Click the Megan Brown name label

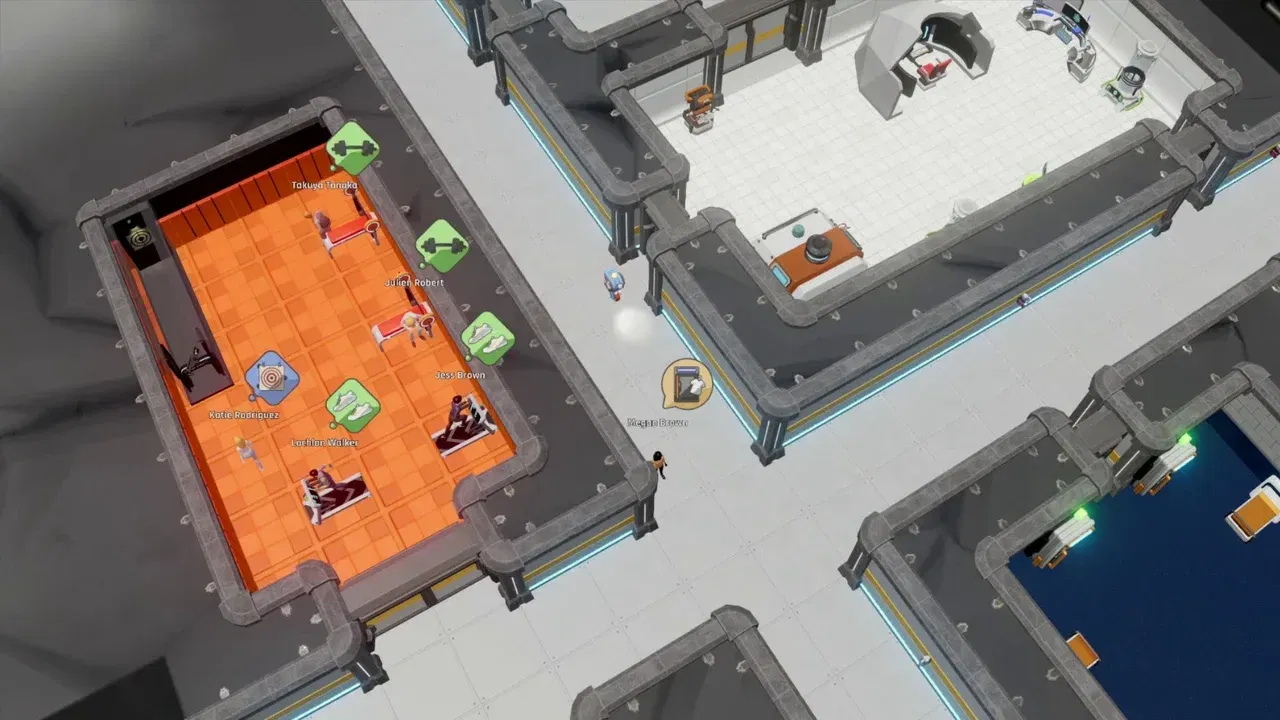(x=659, y=421)
